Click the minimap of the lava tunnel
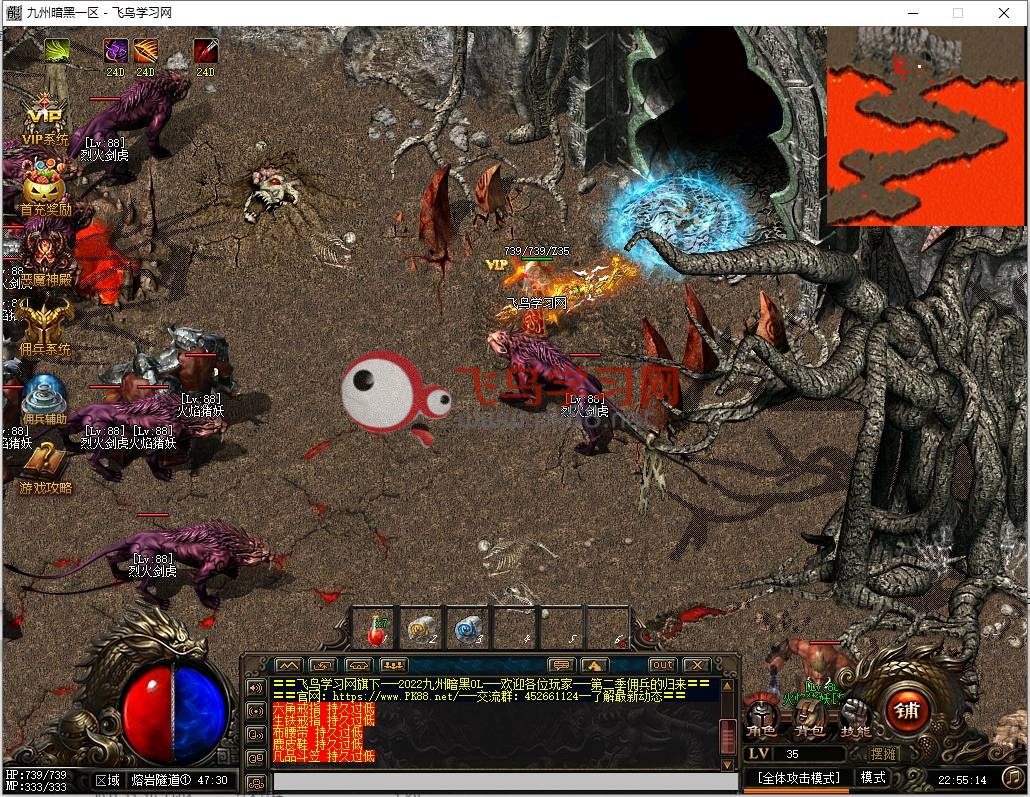 tap(926, 125)
